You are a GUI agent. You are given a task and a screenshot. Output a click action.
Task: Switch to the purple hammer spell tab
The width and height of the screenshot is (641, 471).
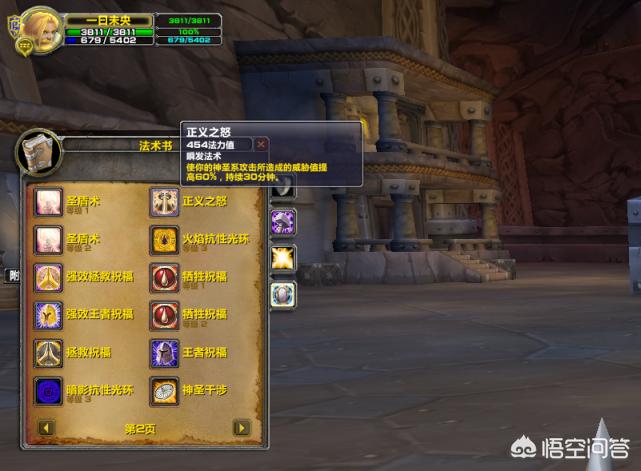coord(283,222)
